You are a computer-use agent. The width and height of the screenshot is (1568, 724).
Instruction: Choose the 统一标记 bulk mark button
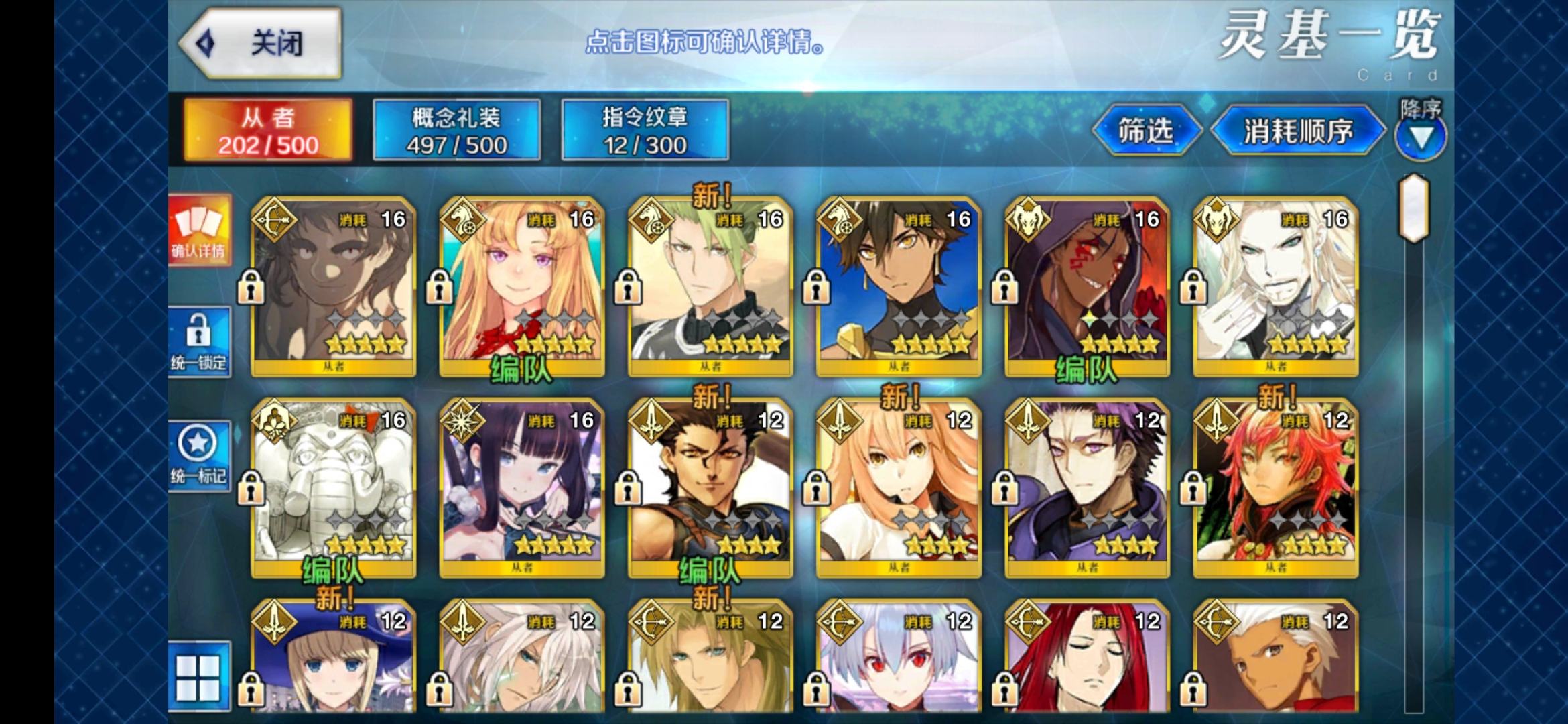[x=198, y=456]
